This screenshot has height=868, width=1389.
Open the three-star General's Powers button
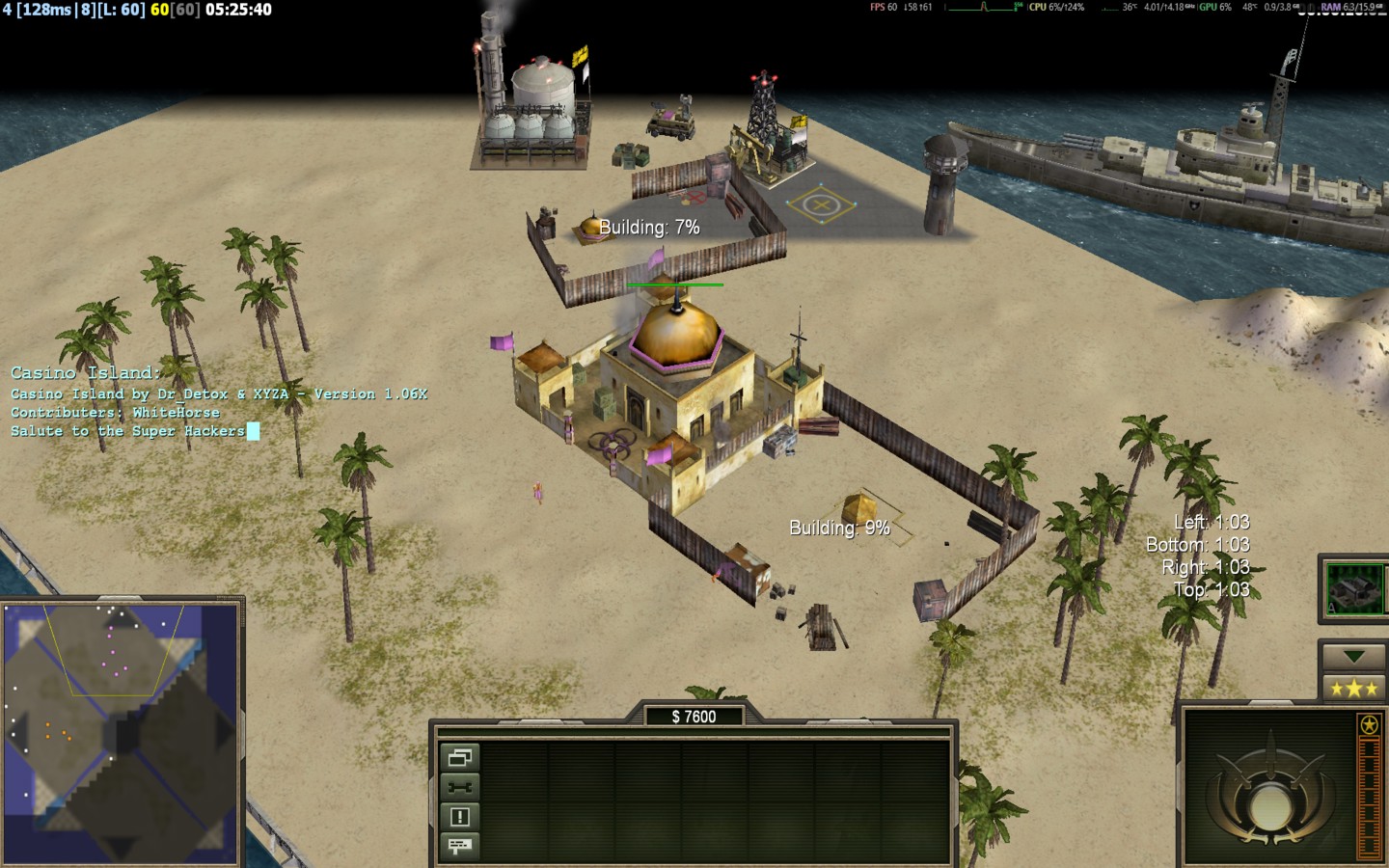[1353, 688]
